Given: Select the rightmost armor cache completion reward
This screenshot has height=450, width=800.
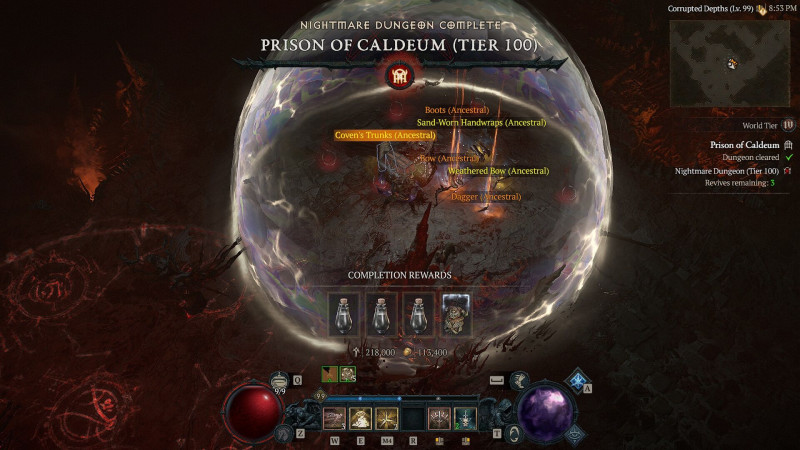Looking at the screenshot, I should pyautogui.click(x=455, y=314).
